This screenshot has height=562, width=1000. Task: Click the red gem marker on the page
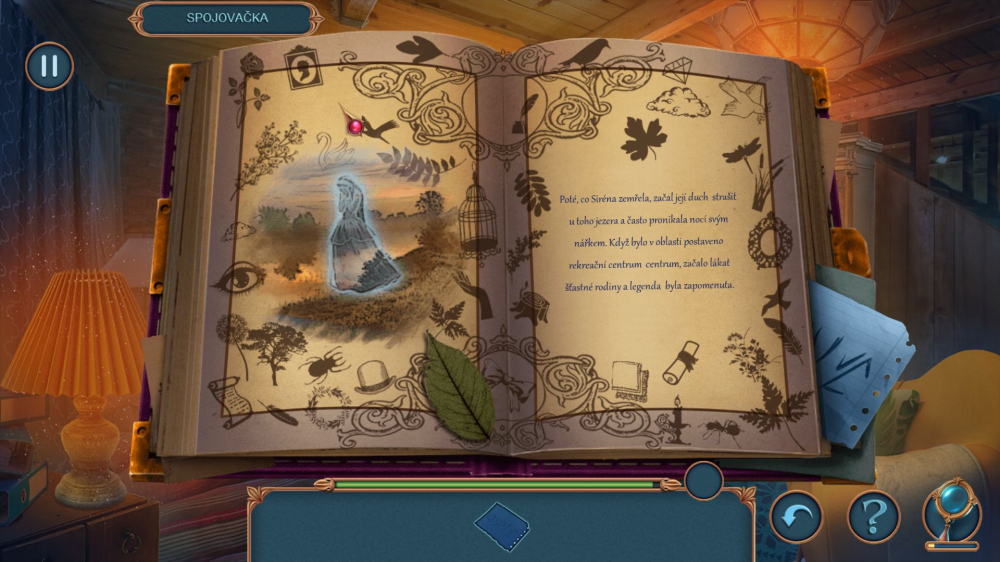pos(354,125)
